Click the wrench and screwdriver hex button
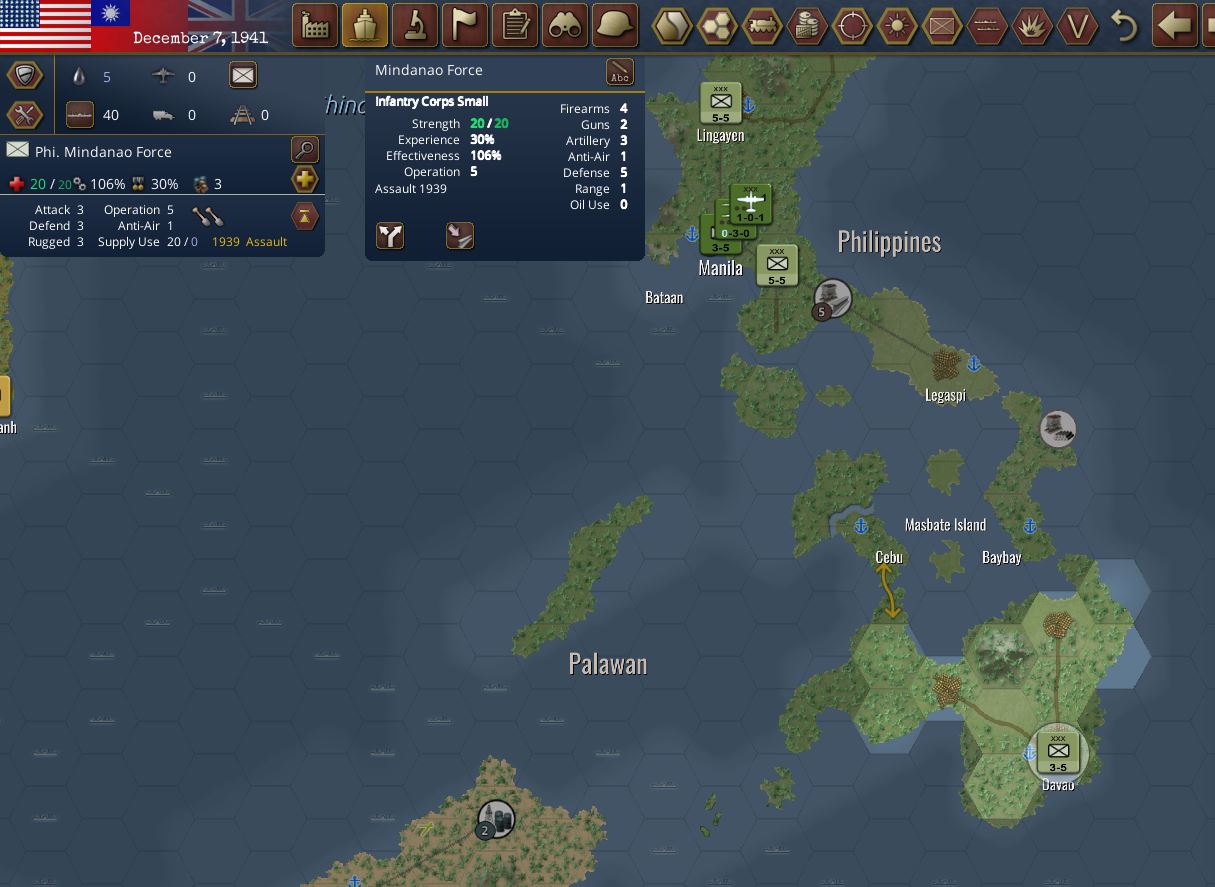 (25, 114)
